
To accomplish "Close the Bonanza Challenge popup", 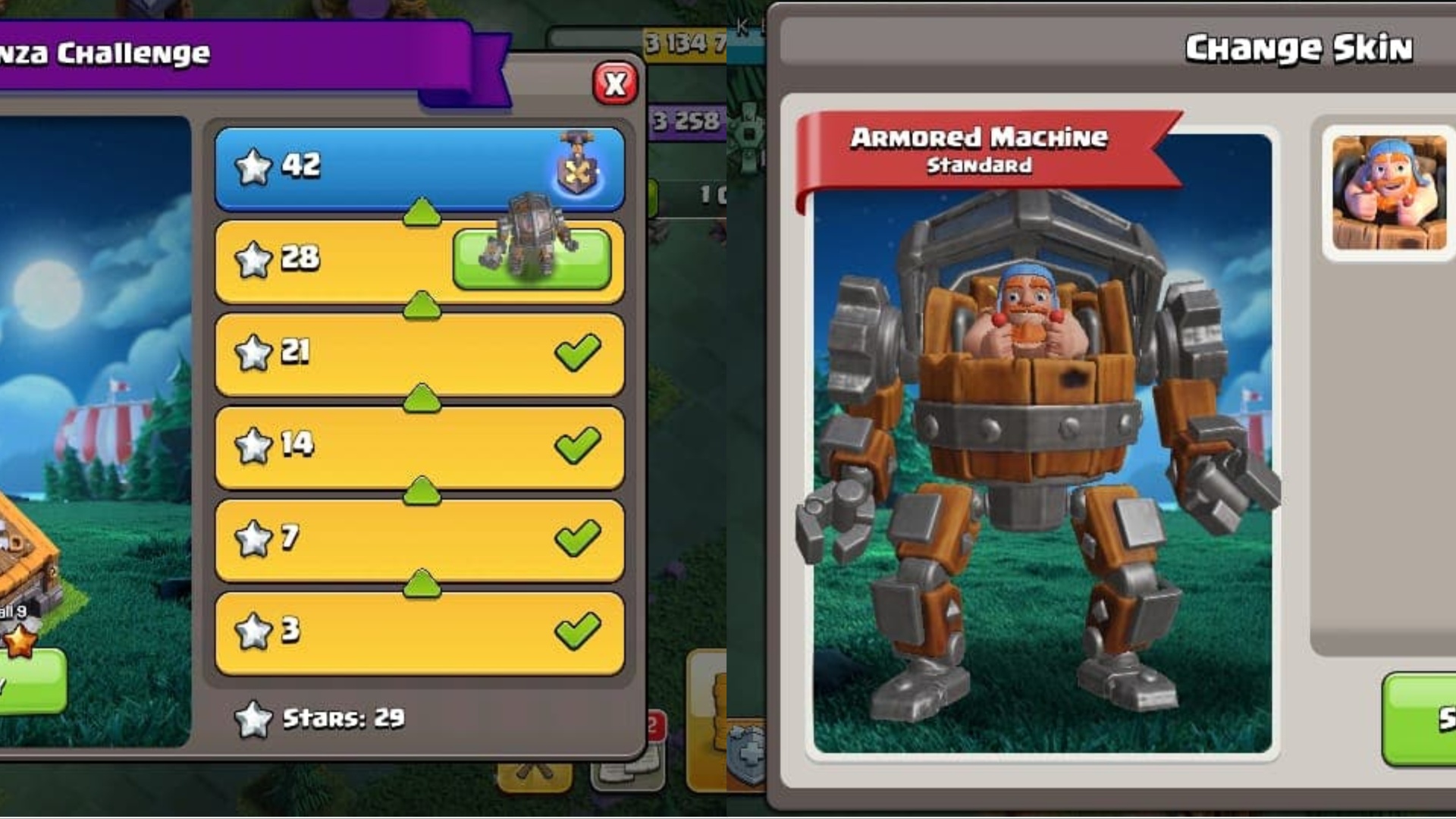I will [616, 83].
